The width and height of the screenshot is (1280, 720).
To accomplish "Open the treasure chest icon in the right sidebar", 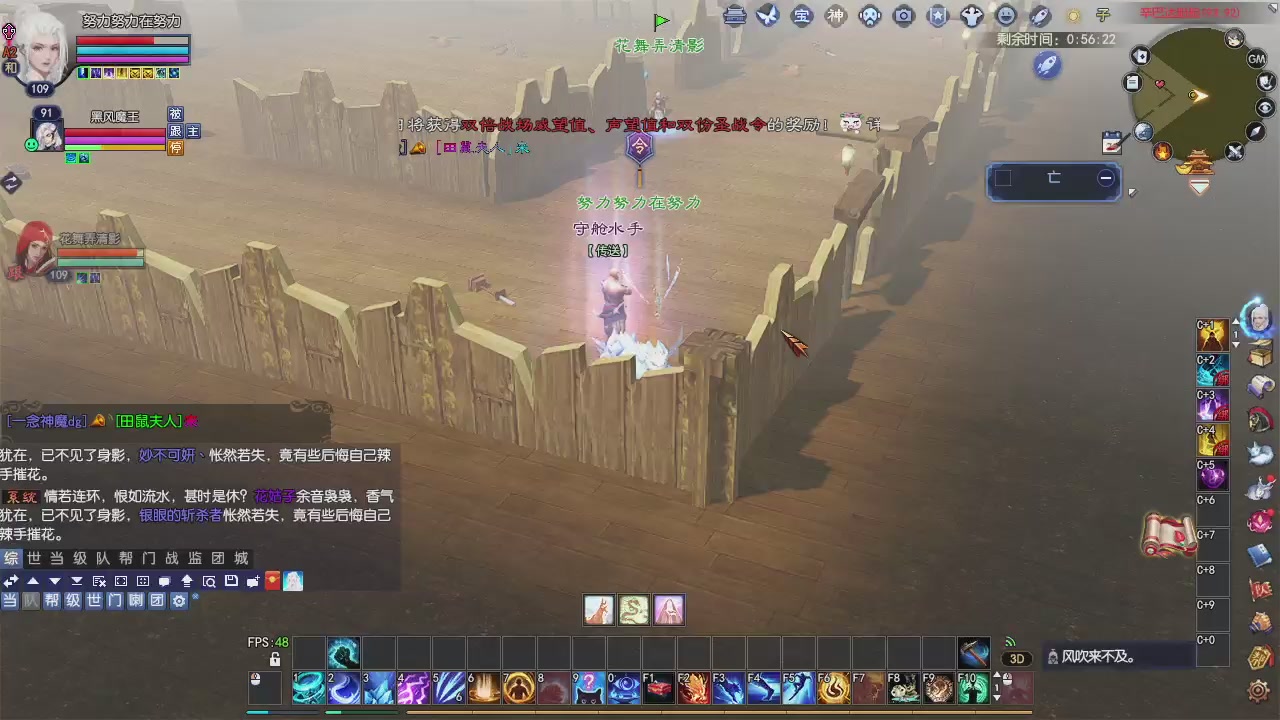I will [x=1258, y=352].
